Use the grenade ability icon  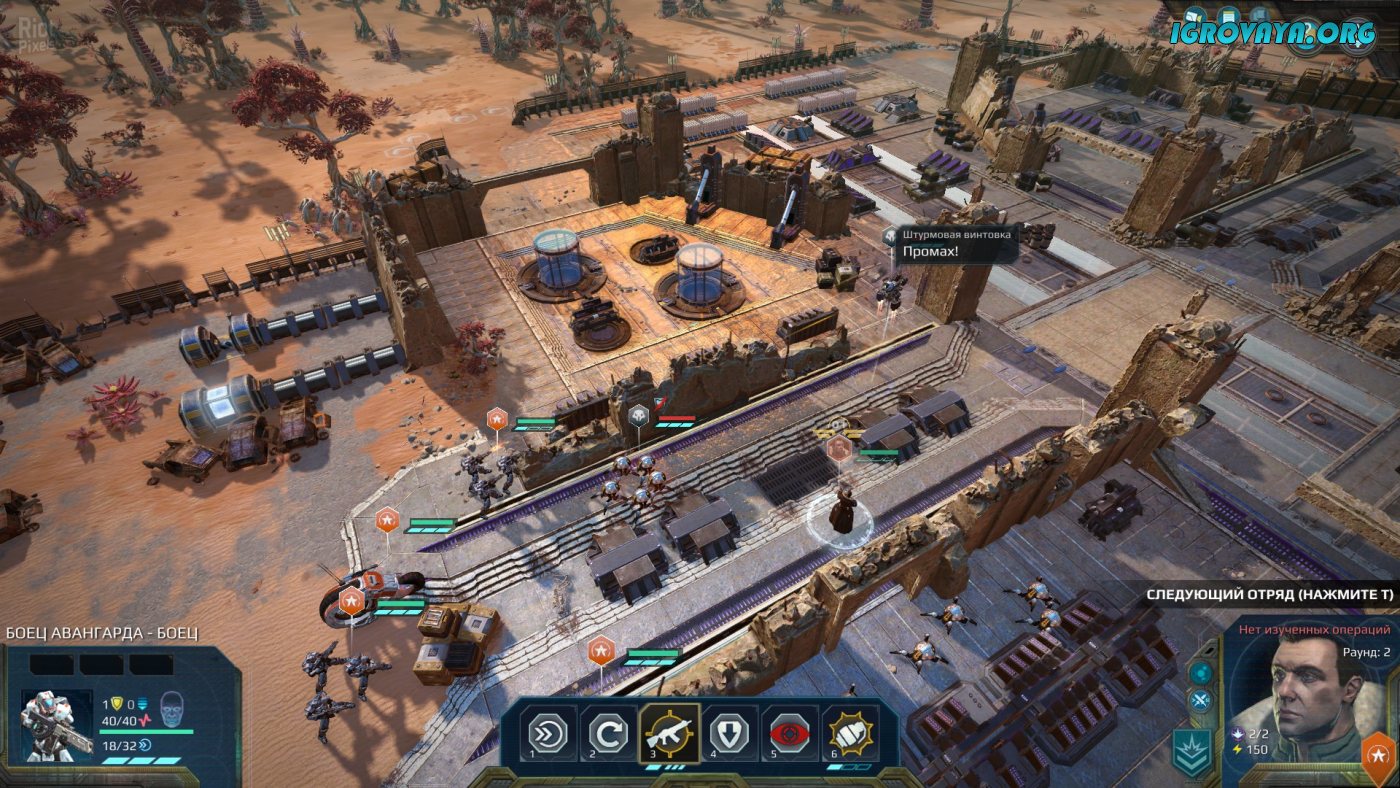tap(852, 735)
